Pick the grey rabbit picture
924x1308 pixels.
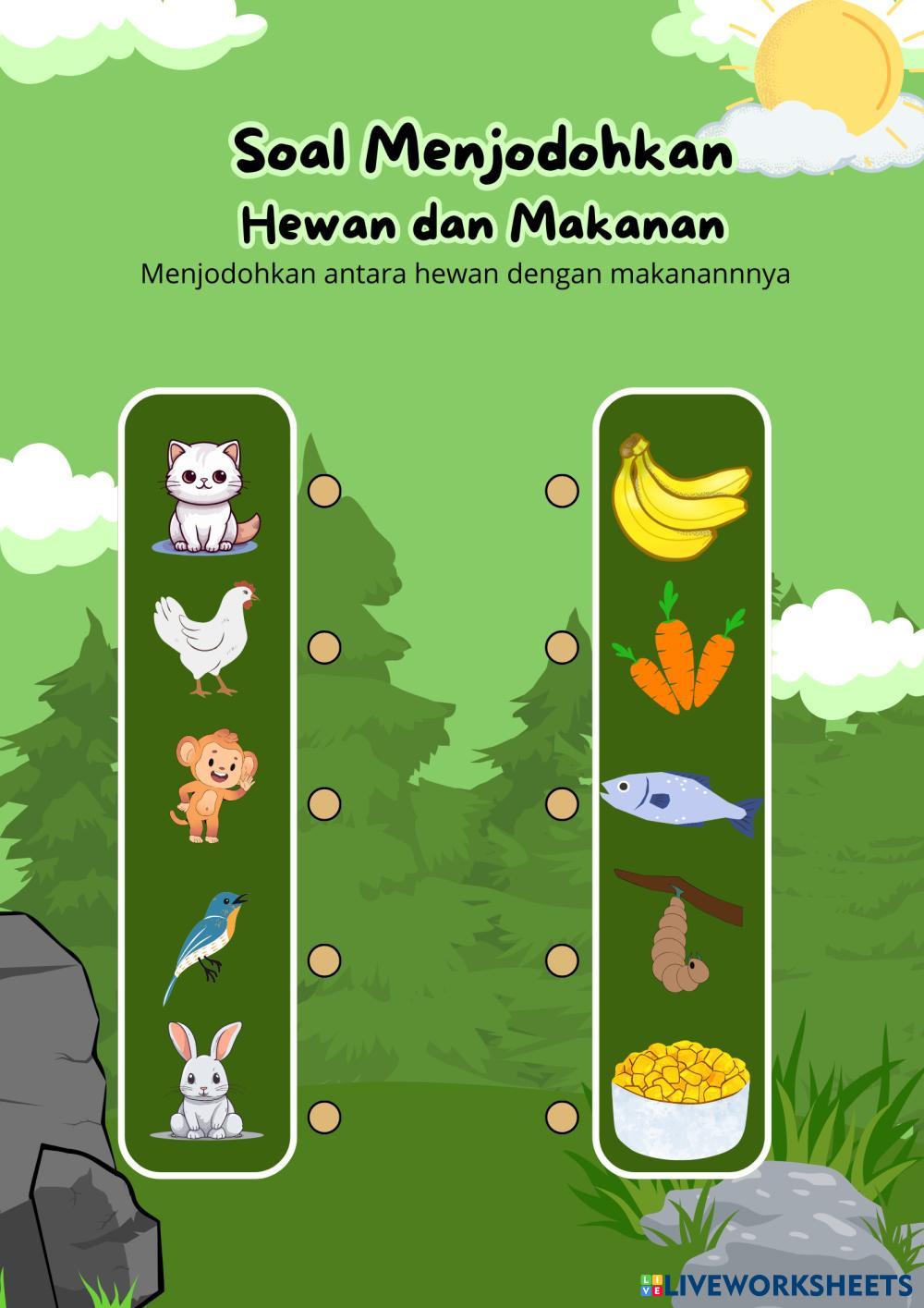tap(207, 1082)
